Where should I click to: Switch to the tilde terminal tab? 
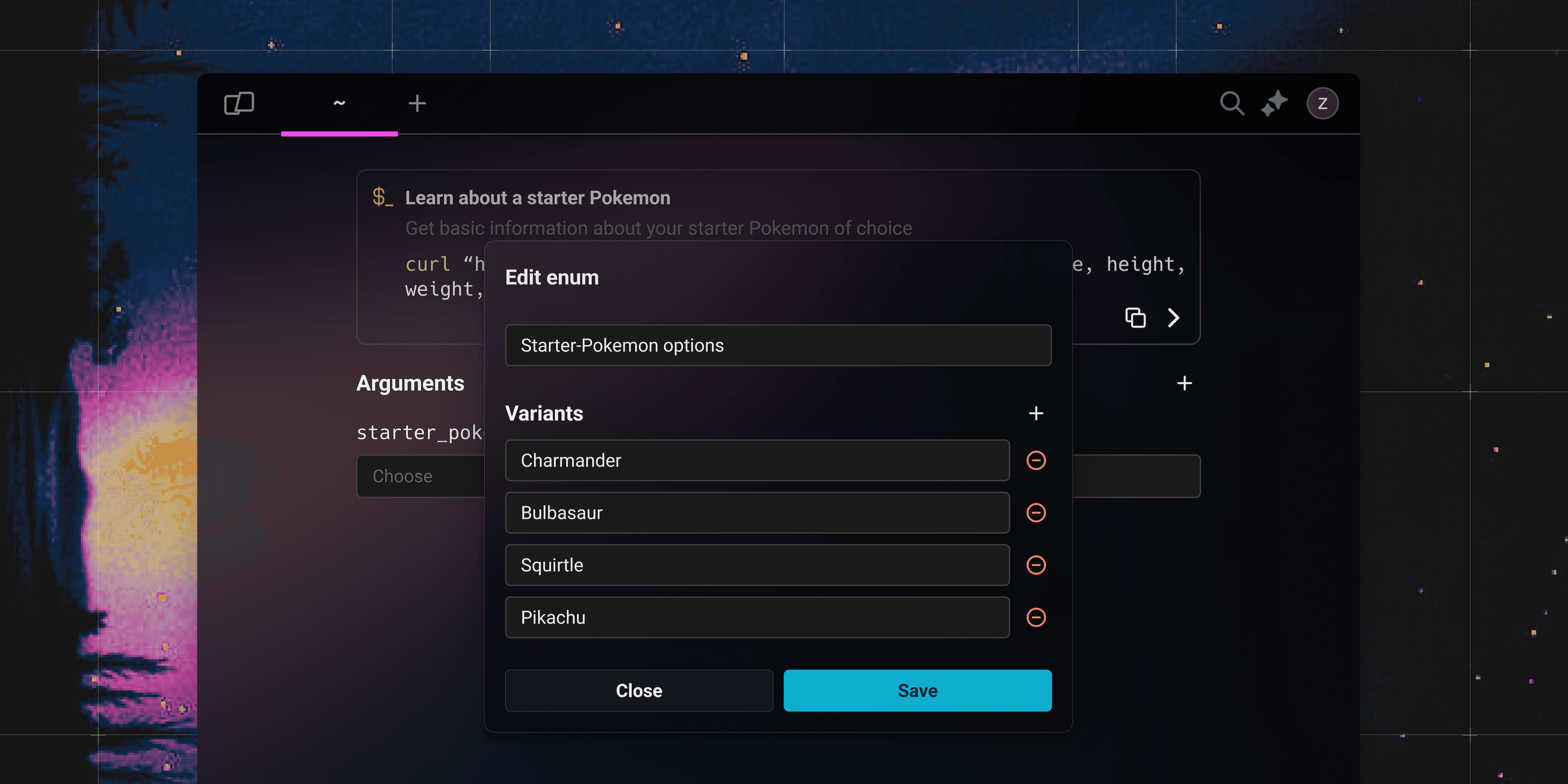click(339, 104)
